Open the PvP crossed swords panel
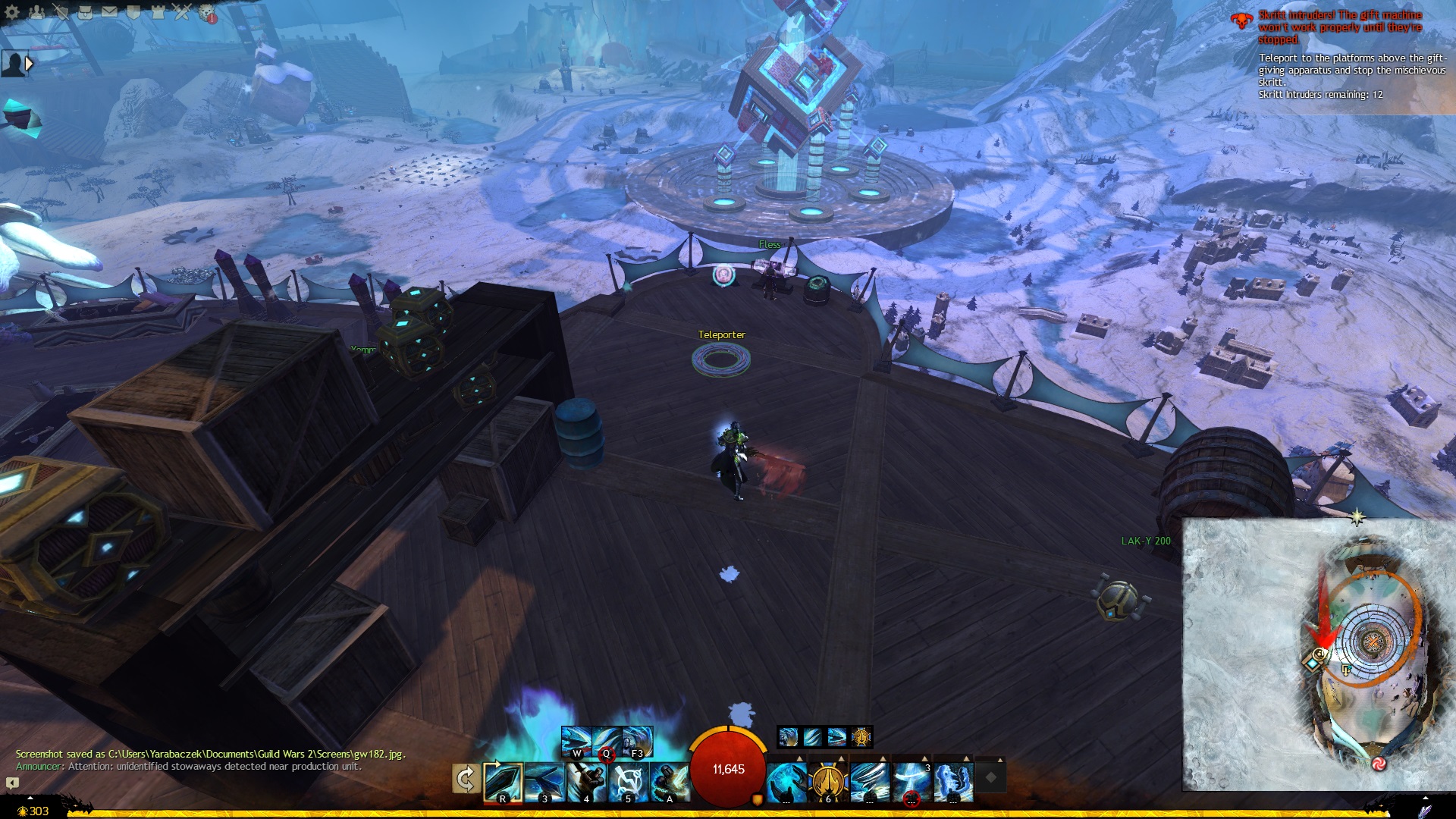This screenshot has width=1456, height=819. click(x=182, y=12)
